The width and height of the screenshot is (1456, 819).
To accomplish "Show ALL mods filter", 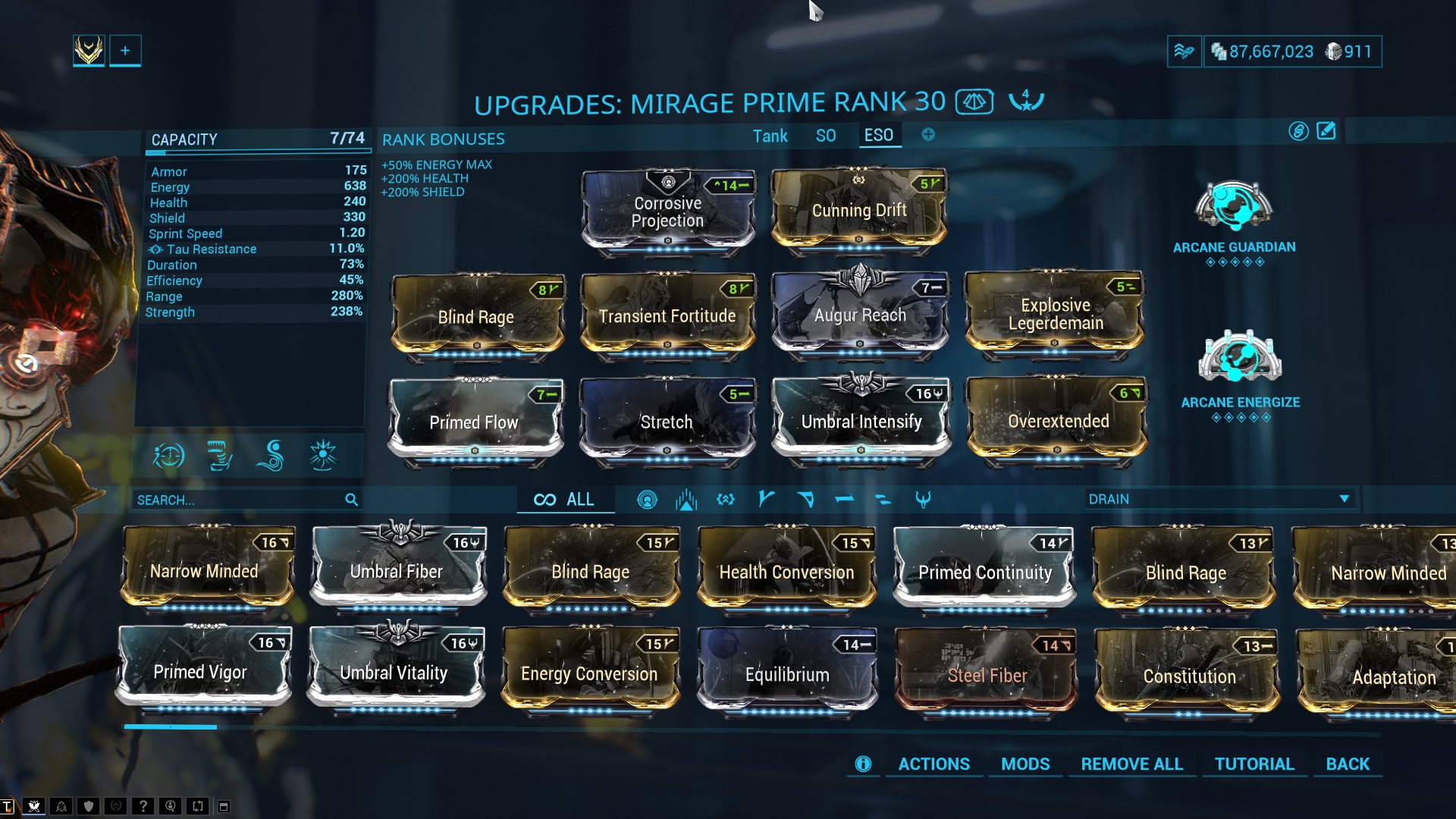I will tap(565, 500).
